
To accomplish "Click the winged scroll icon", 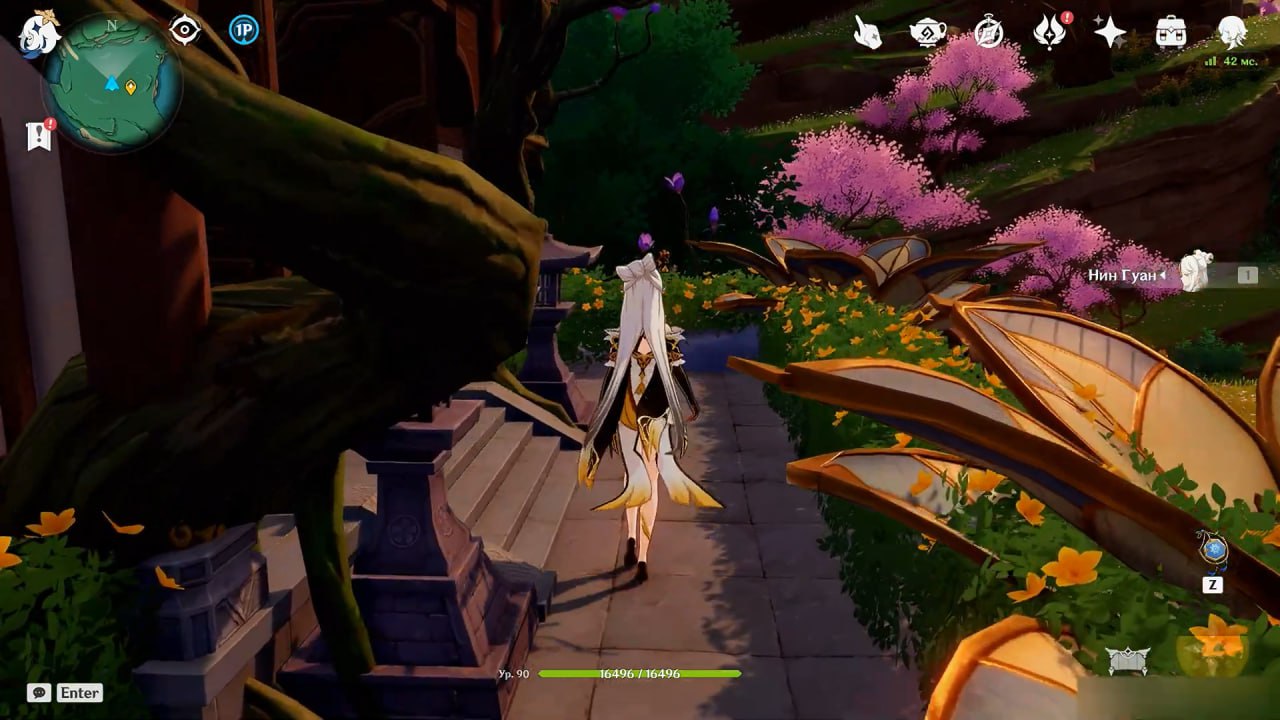I will [1127, 660].
